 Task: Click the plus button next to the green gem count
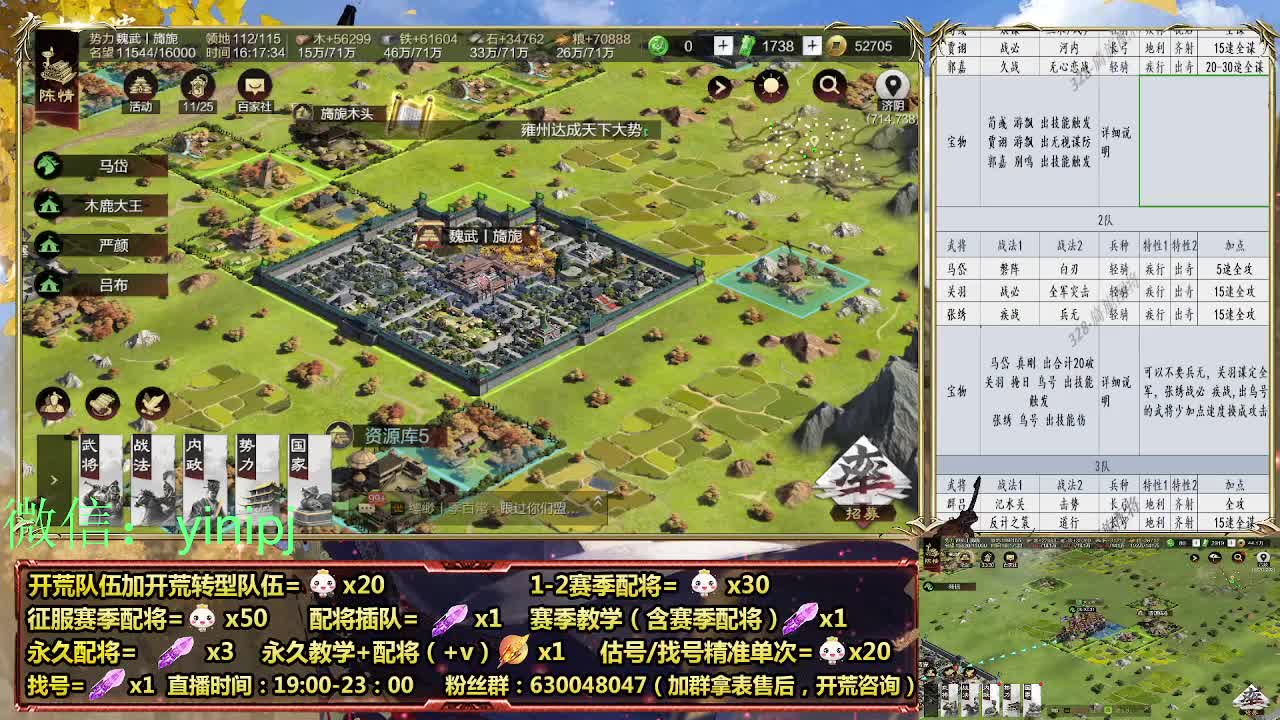point(724,45)
